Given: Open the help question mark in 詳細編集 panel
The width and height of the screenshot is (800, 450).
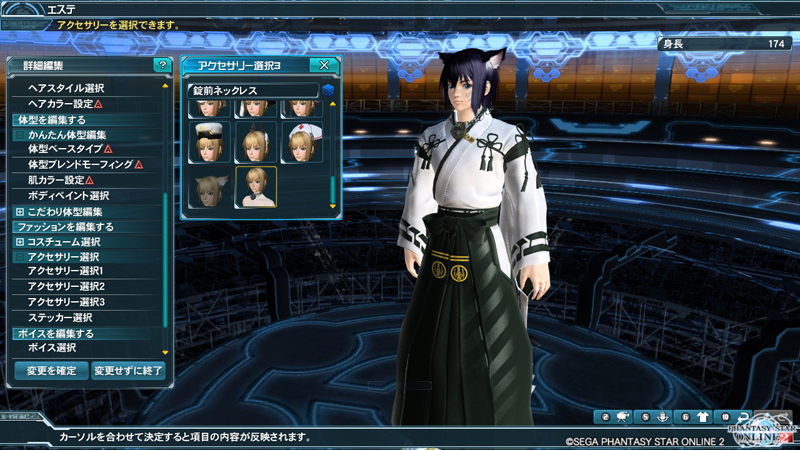Looking at the screenshot, I should (x=162, y=65).
